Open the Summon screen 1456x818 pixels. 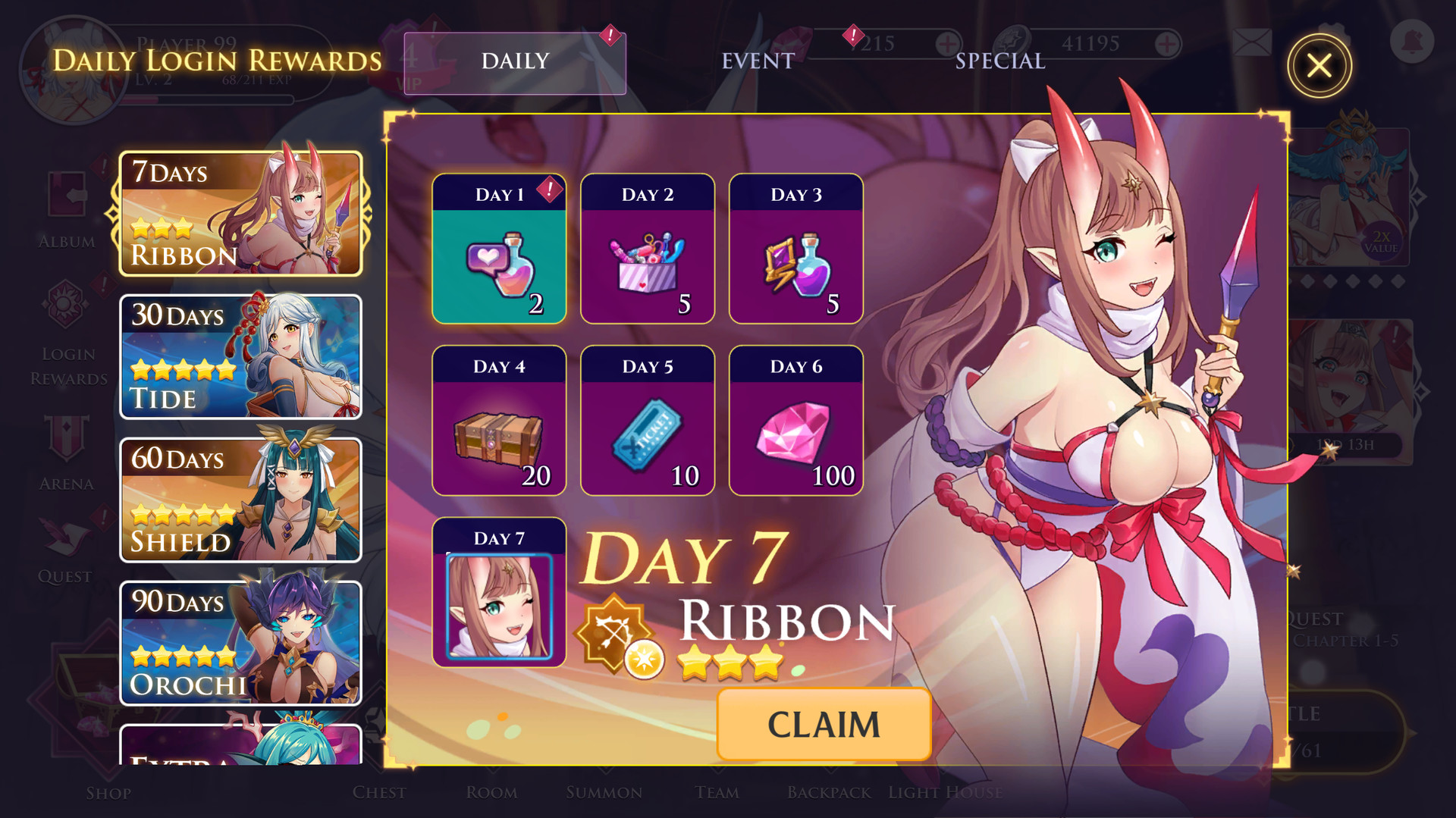[605, 792]
